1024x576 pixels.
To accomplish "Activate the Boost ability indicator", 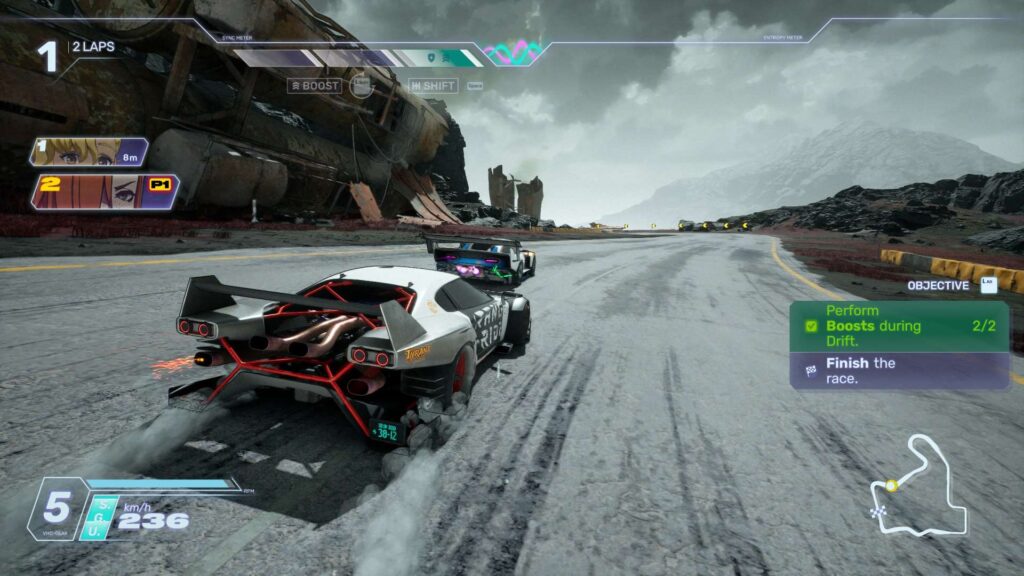I will [x=315, y=86].
